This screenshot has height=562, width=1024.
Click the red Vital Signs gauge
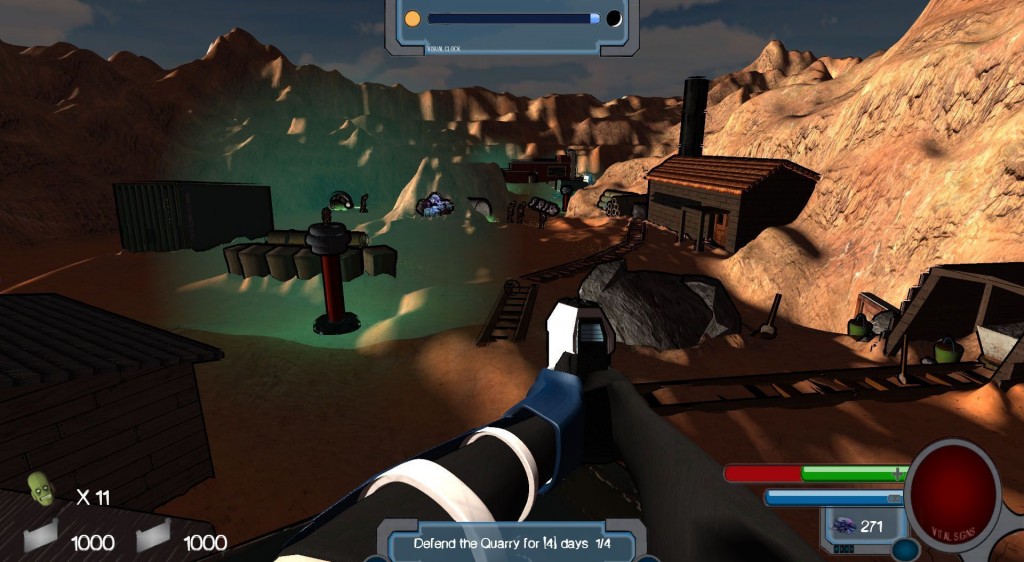tap(951, 486)
